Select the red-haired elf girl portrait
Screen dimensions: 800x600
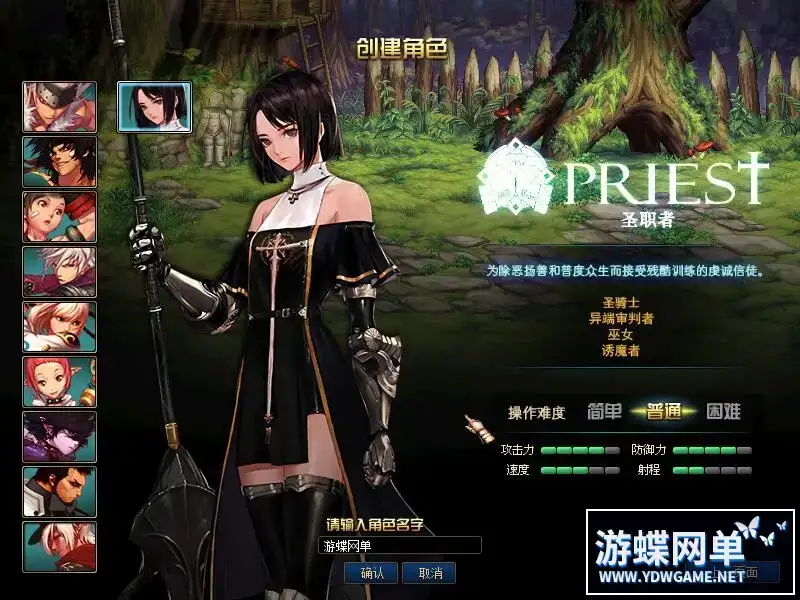(60, 382)
